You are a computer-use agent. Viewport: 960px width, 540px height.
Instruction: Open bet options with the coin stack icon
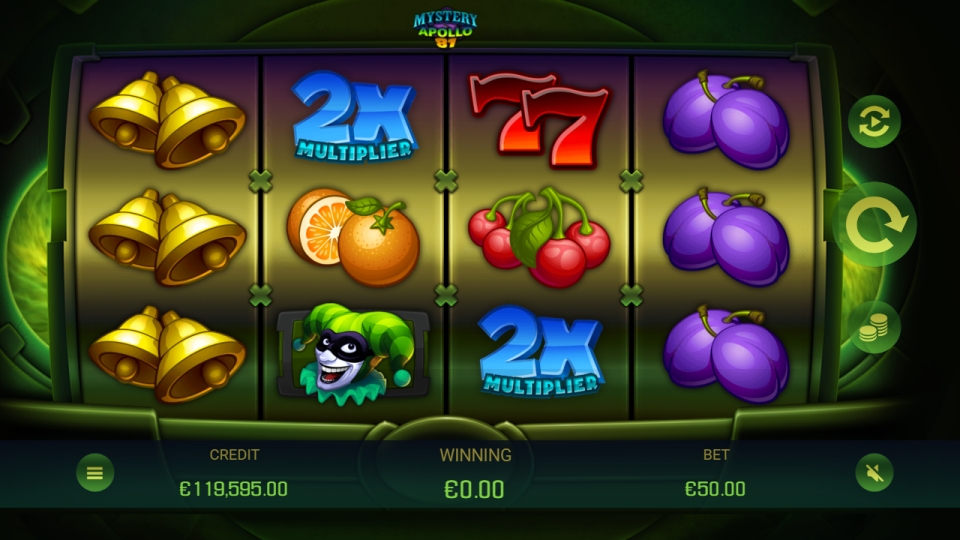click(x=874, y=327)
